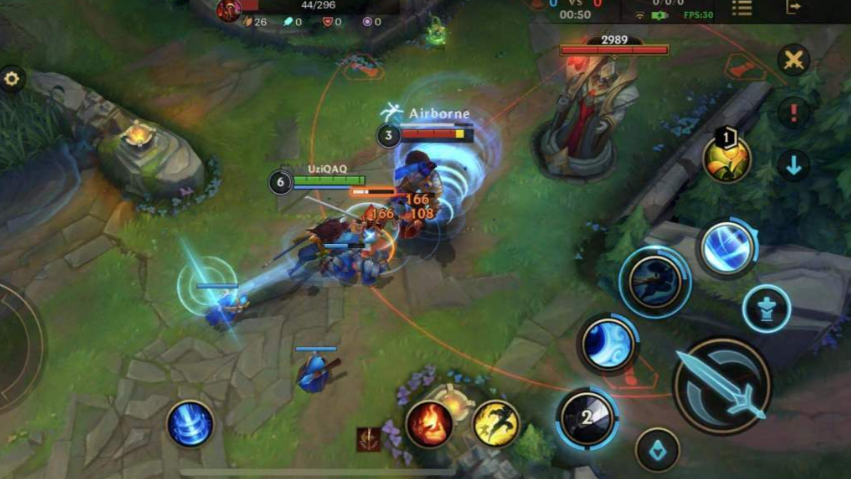Click the exit arrow icon
Viewport: 851px width, 479px height.
[x=794, y=8]
